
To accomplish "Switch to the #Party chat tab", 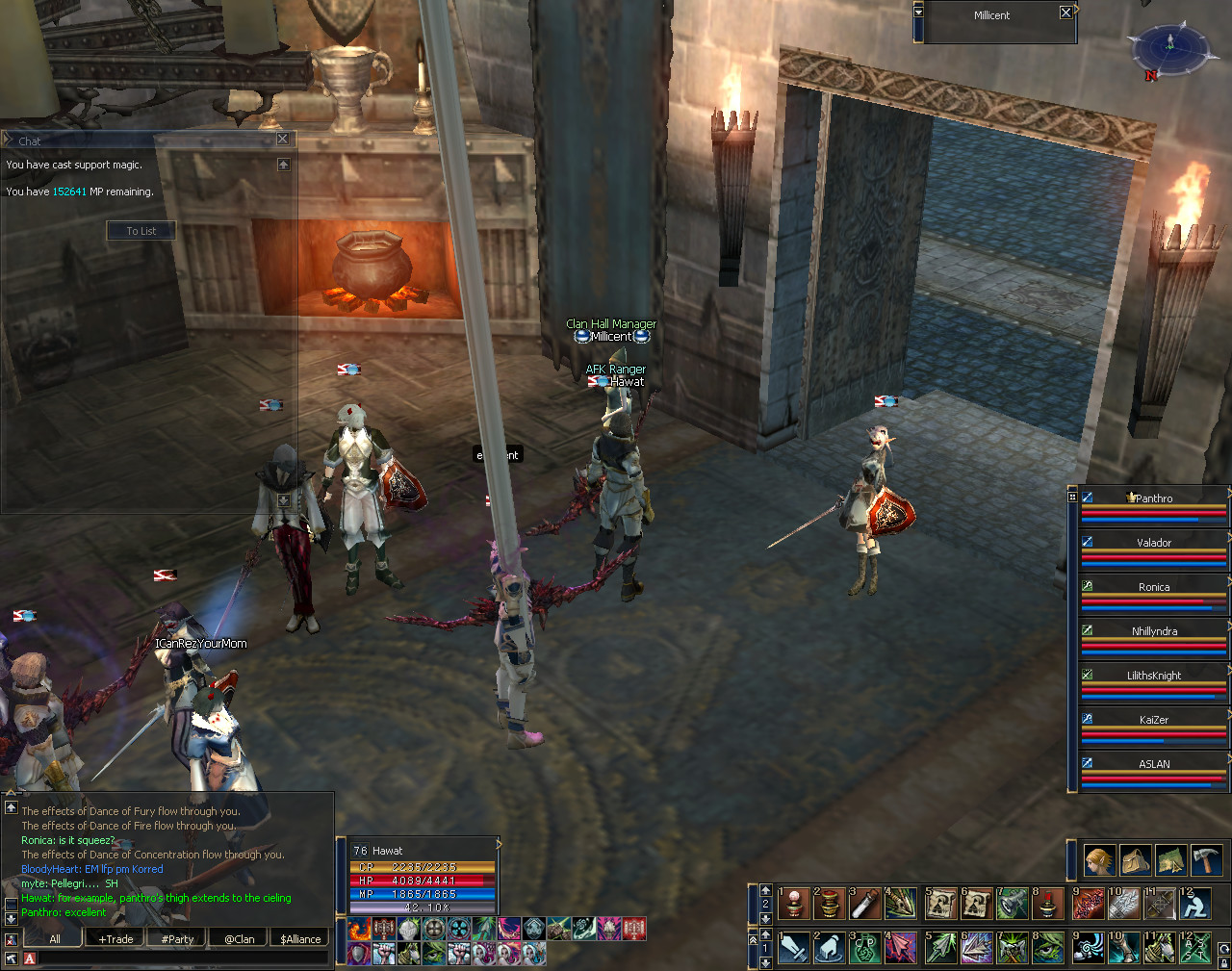I will [x=177, y=939].
